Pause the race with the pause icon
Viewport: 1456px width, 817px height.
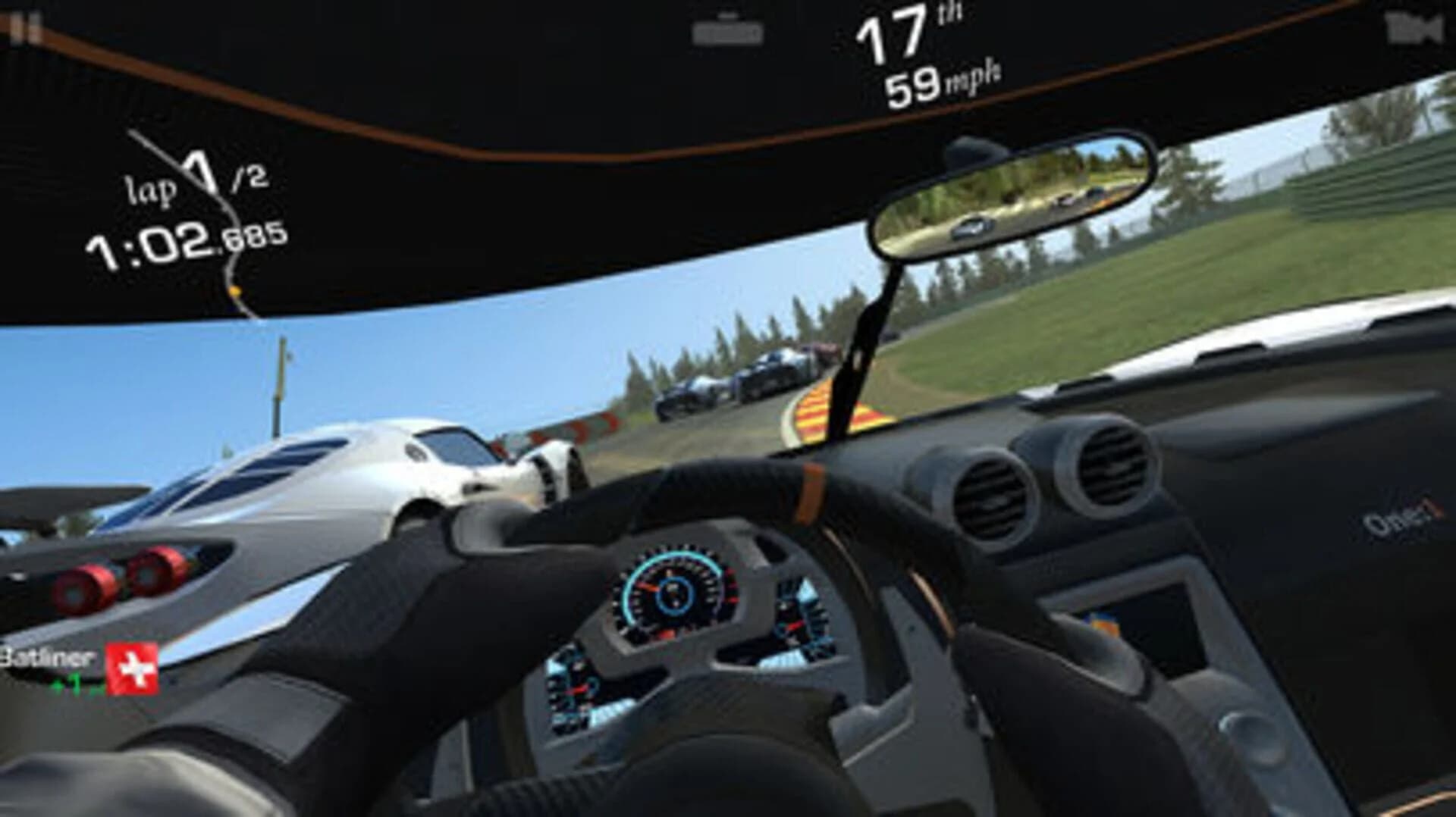(x=23, y=27)
